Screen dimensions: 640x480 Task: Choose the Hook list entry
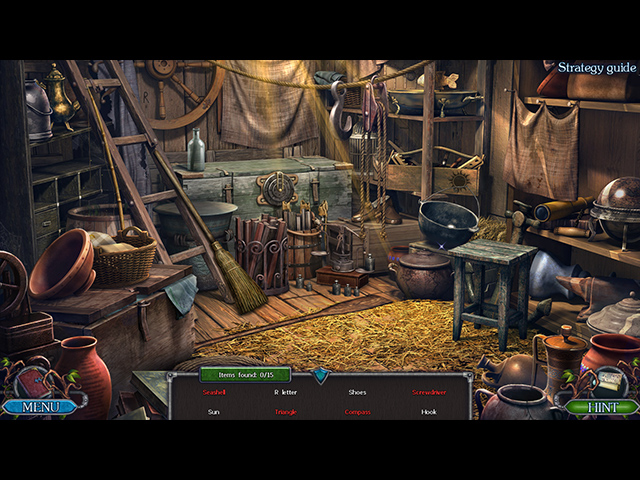coord(429,412)
